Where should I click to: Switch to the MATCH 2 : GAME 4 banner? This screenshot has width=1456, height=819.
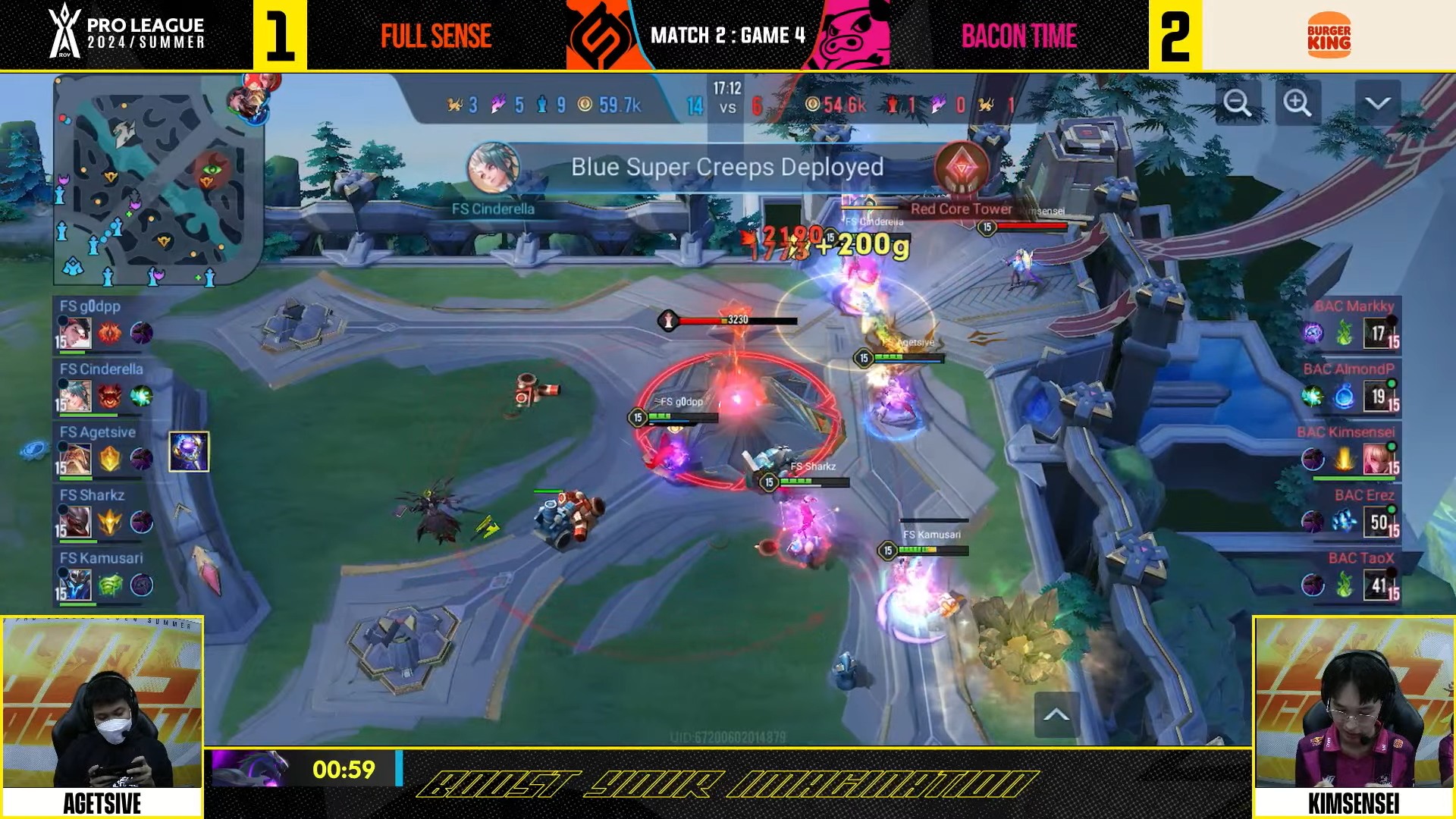pyautogui.click(x=726, y=36)
